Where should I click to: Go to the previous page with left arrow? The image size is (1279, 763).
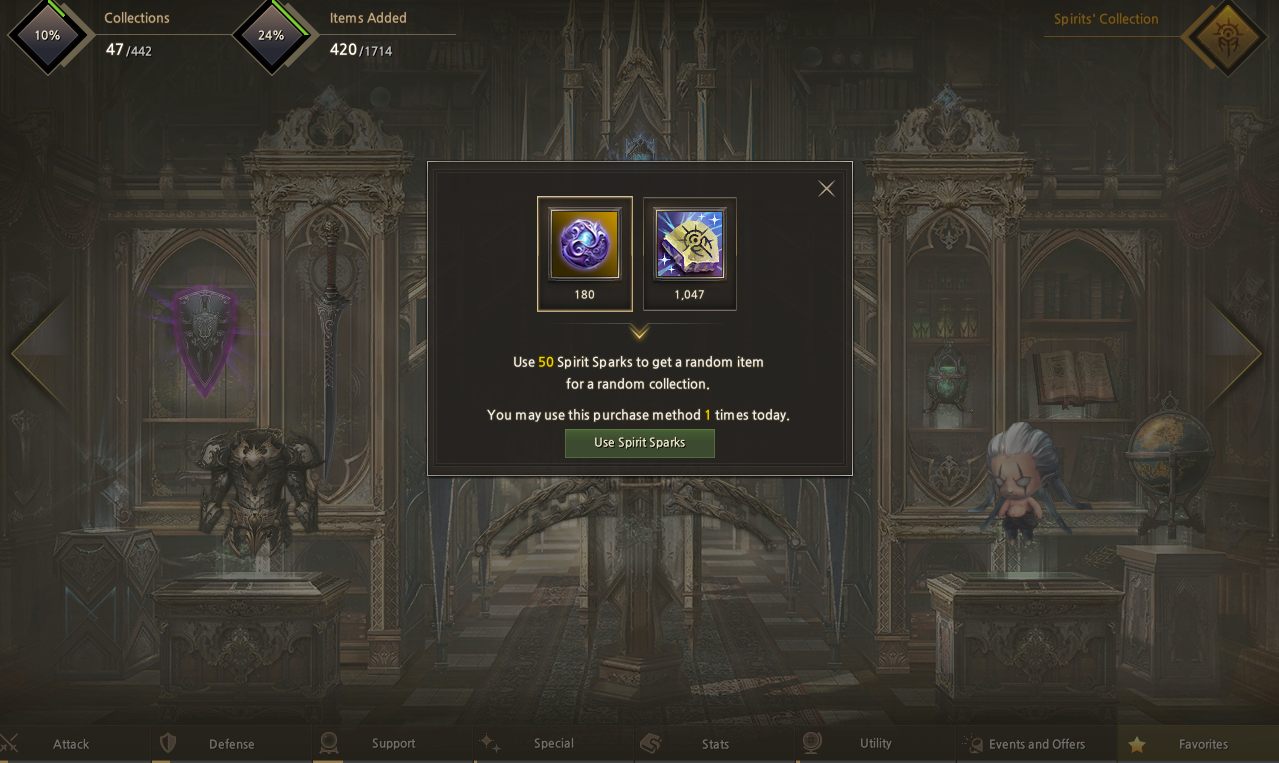pyautogui.click(x=38, y=352)
